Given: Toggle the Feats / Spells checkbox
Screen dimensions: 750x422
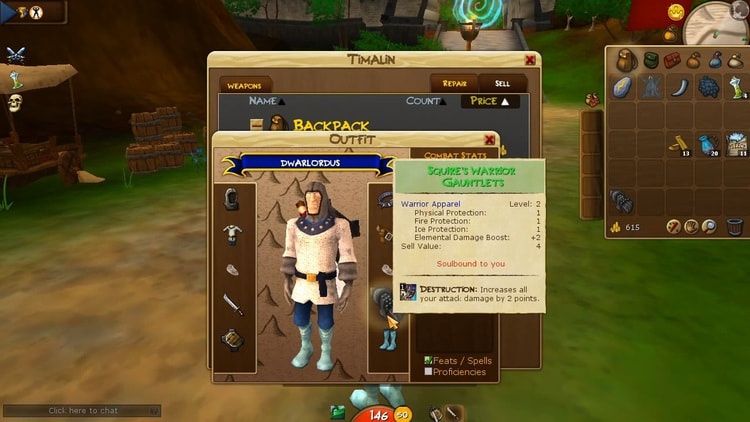Looking at the screenshot, I should click(x=428, y=361).
